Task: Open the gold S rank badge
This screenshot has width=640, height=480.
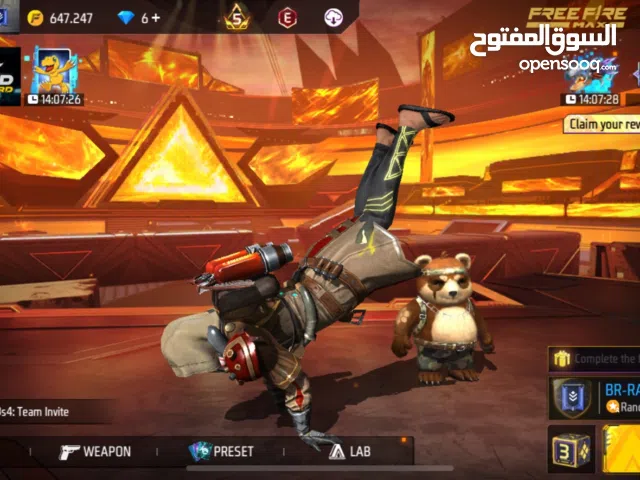Action: tap(237, 17)
